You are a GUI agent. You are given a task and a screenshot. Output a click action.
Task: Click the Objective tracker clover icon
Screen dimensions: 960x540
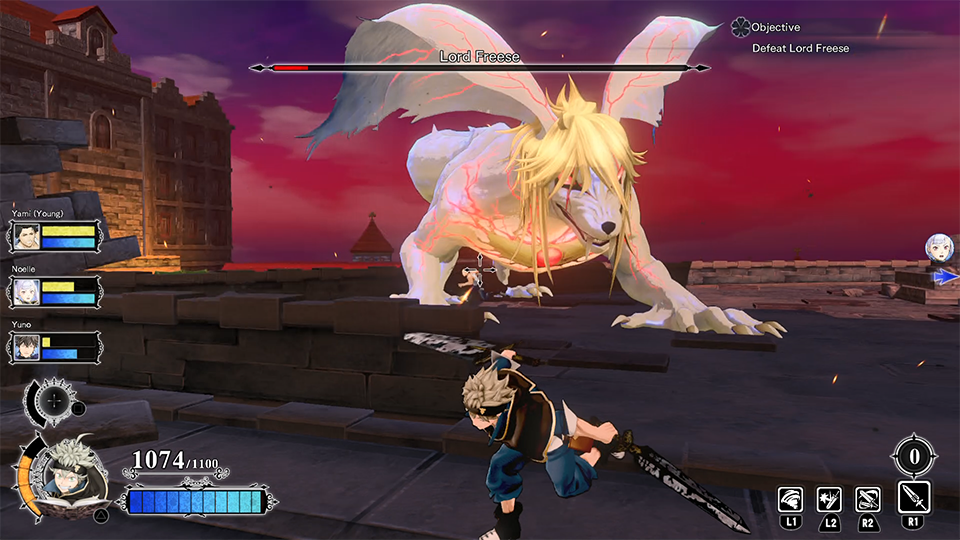tap(740, 27)
